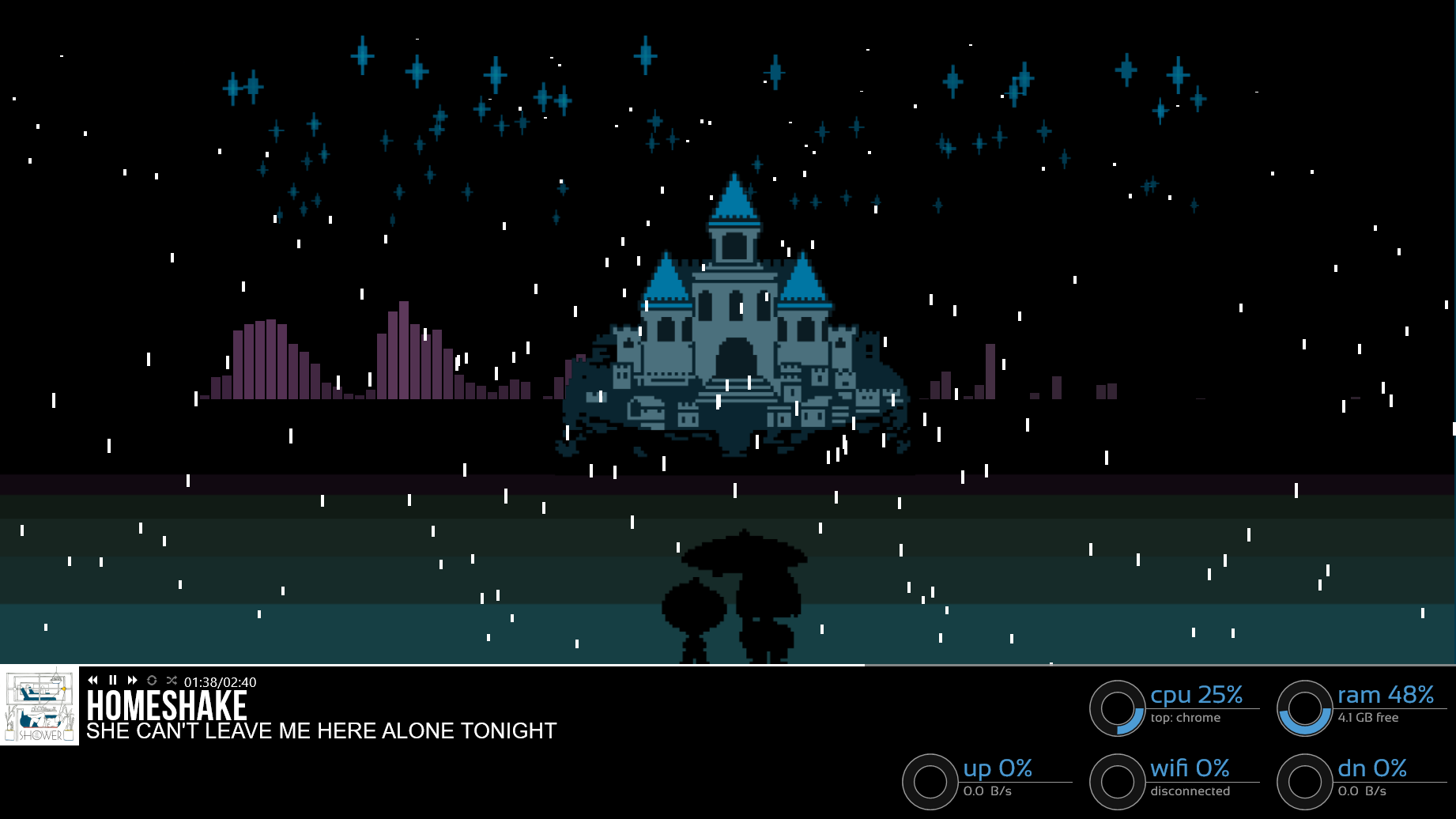
Task: Toggle repeat in the music player
Action: [x=152, y=681]
